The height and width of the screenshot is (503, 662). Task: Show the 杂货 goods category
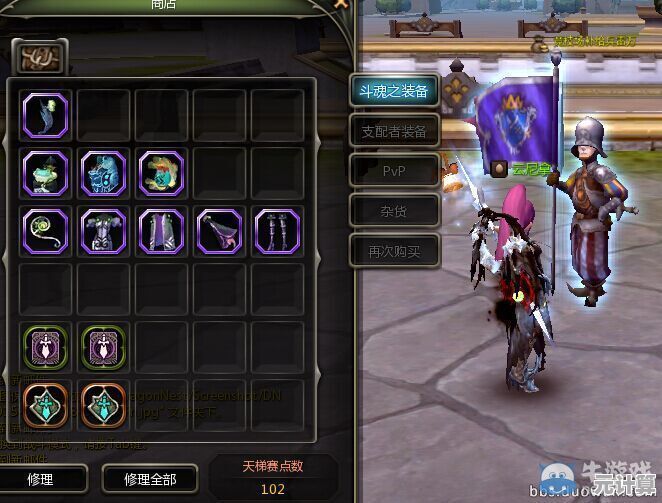coord(394,211)
